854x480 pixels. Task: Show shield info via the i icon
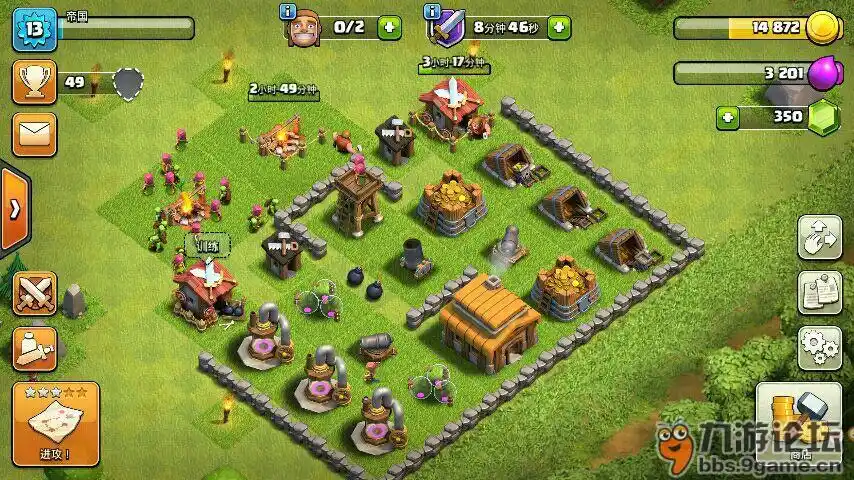(432, 12)
